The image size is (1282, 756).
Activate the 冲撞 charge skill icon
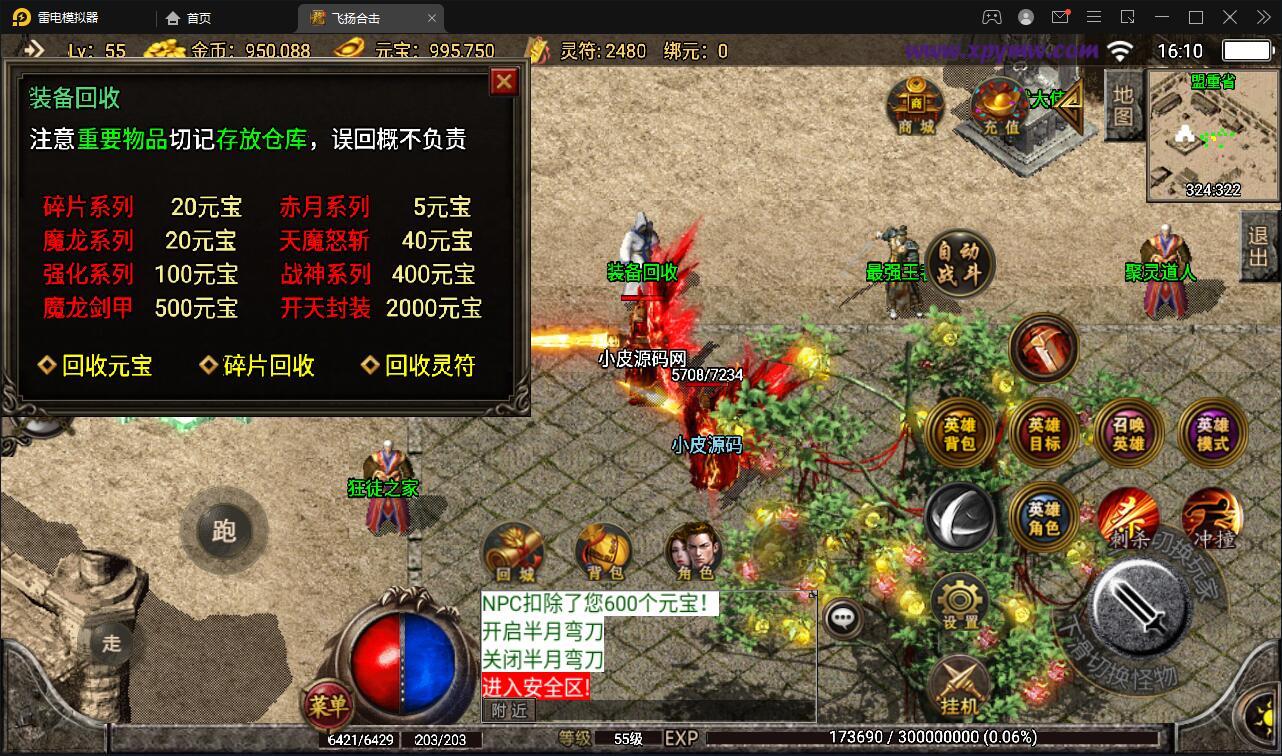[1213, 518]
